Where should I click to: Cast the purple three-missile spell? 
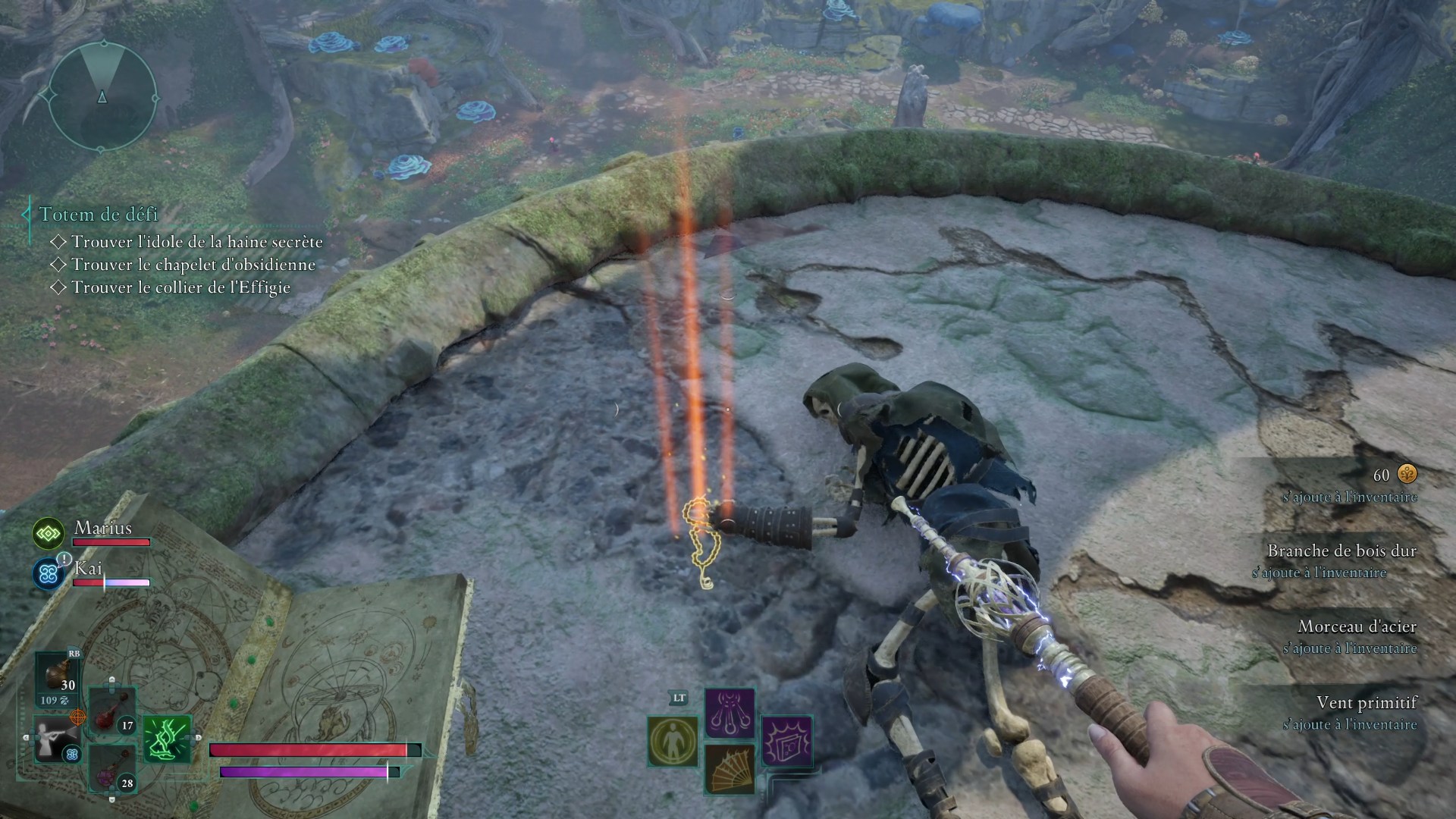(730, 714)
